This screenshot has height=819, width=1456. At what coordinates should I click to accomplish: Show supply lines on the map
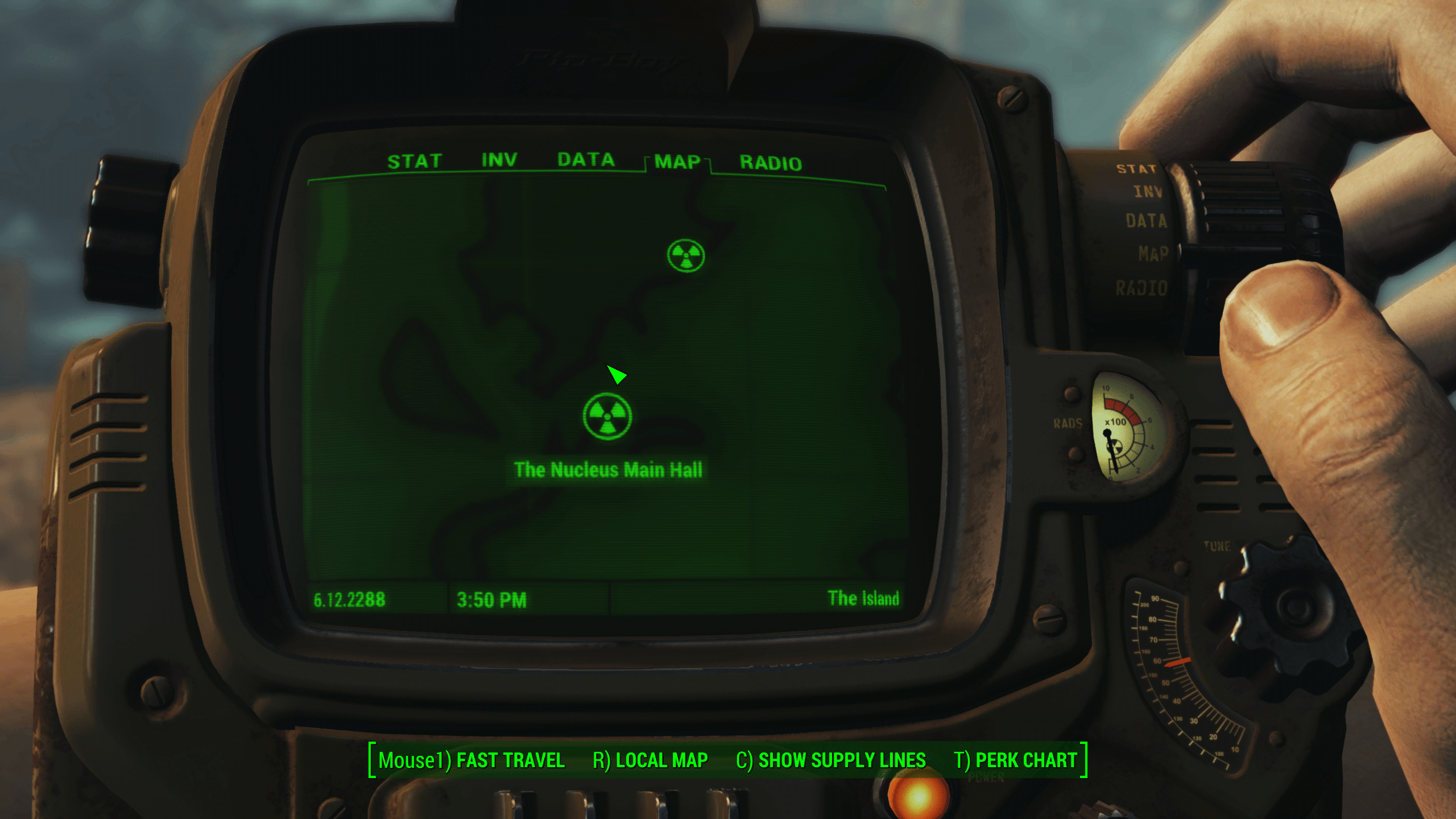[x=830, y=760]
